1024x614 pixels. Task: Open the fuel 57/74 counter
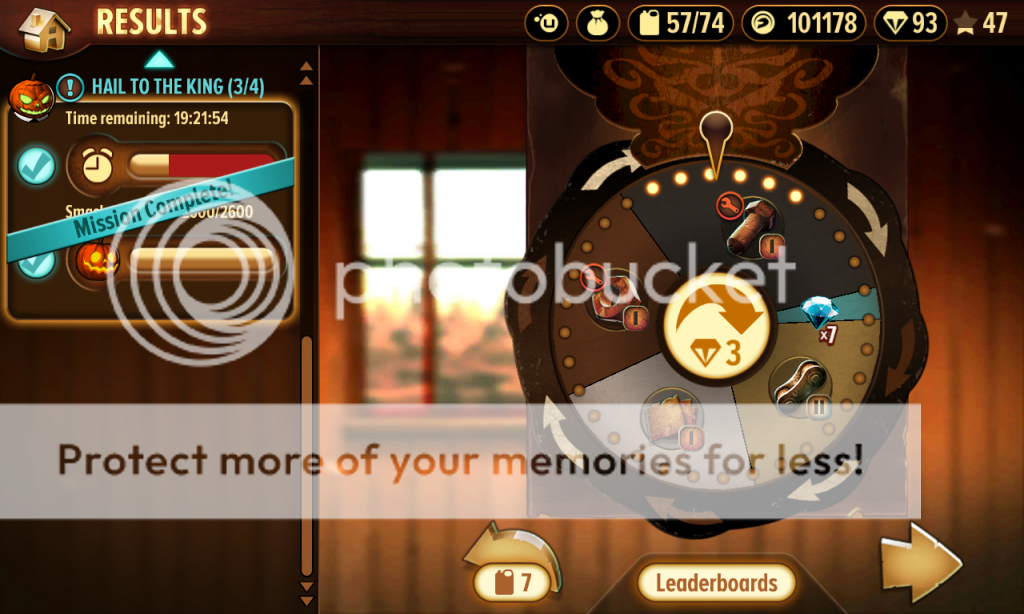[680, 23]
